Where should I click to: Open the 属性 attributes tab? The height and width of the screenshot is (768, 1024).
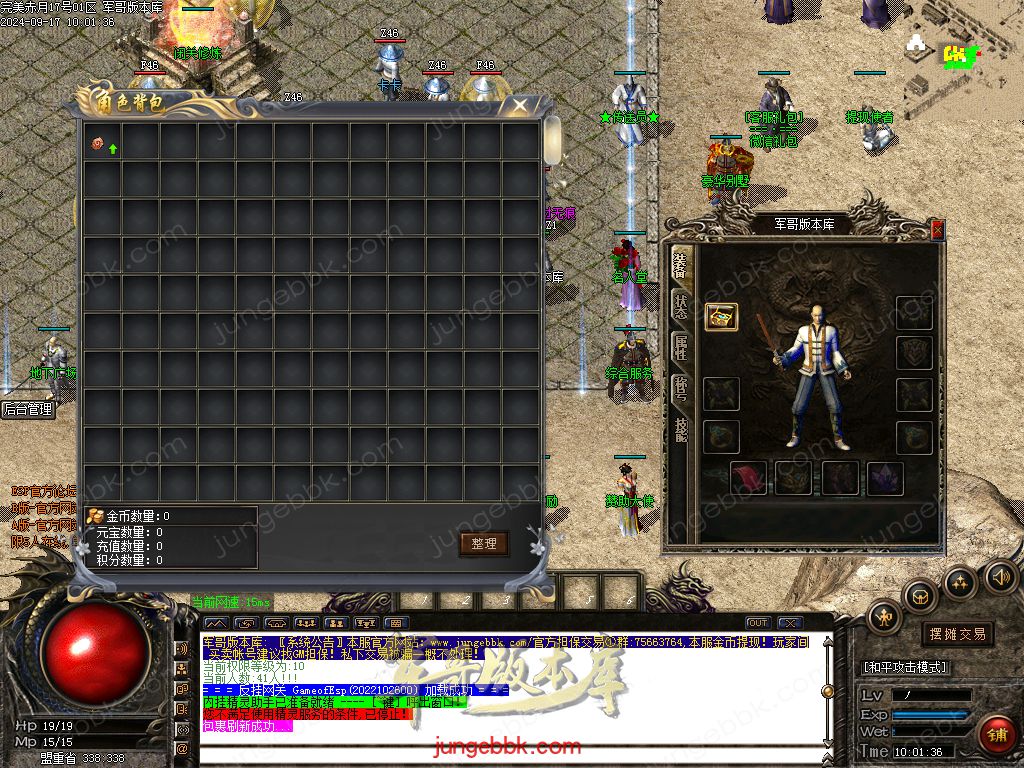[681, 346]
